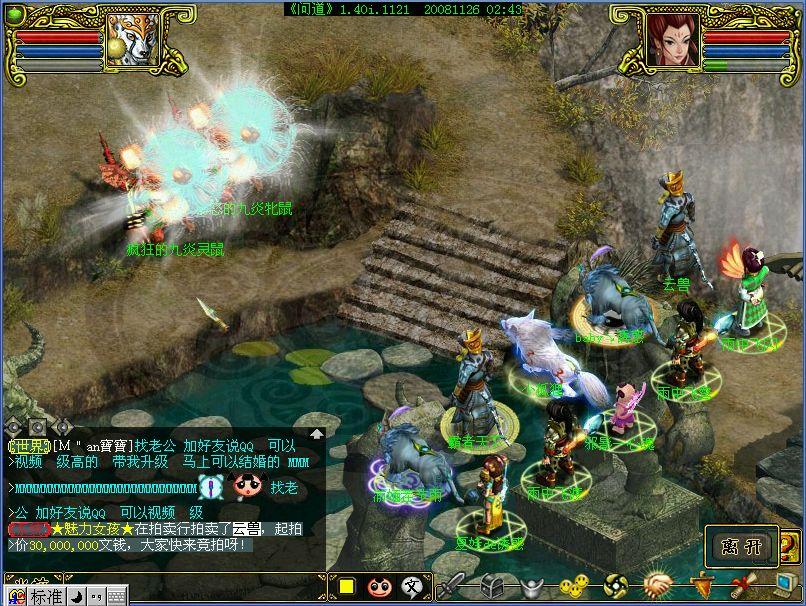Toggle the 标准 input method mode
Screen dimensions: 806x606
pyautogui.click(x=47, y=597)
